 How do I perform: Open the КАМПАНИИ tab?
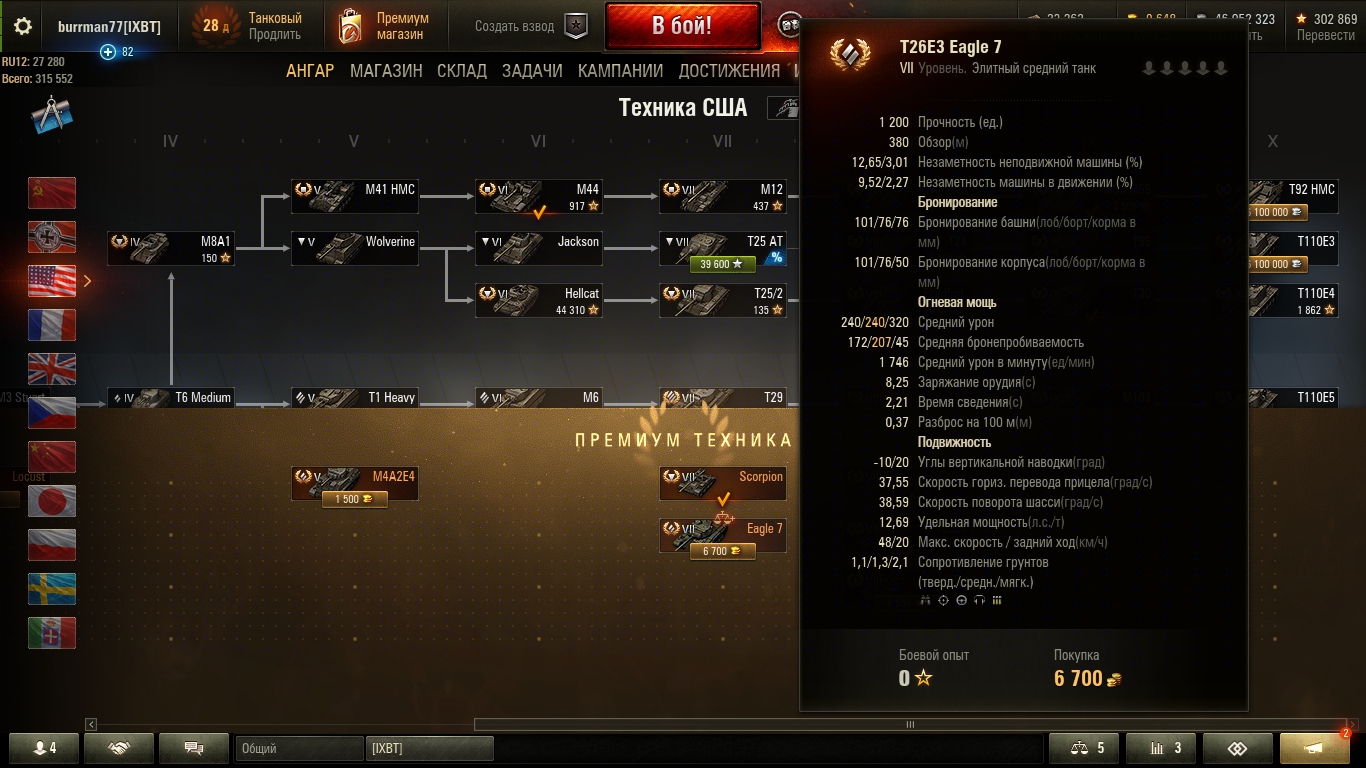click(620, 71)
